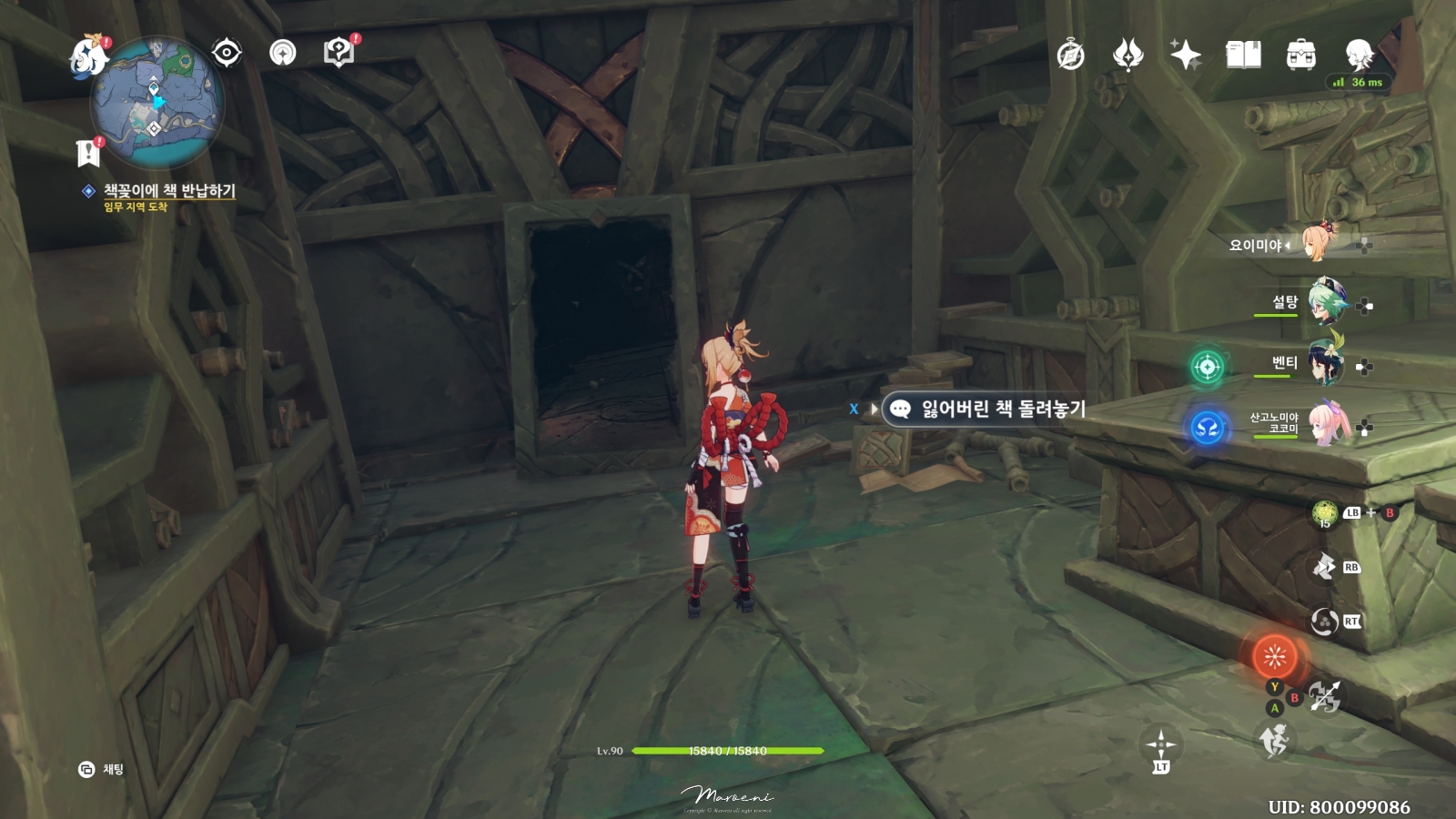Open the Inventory bag icon

(1301, 55)
